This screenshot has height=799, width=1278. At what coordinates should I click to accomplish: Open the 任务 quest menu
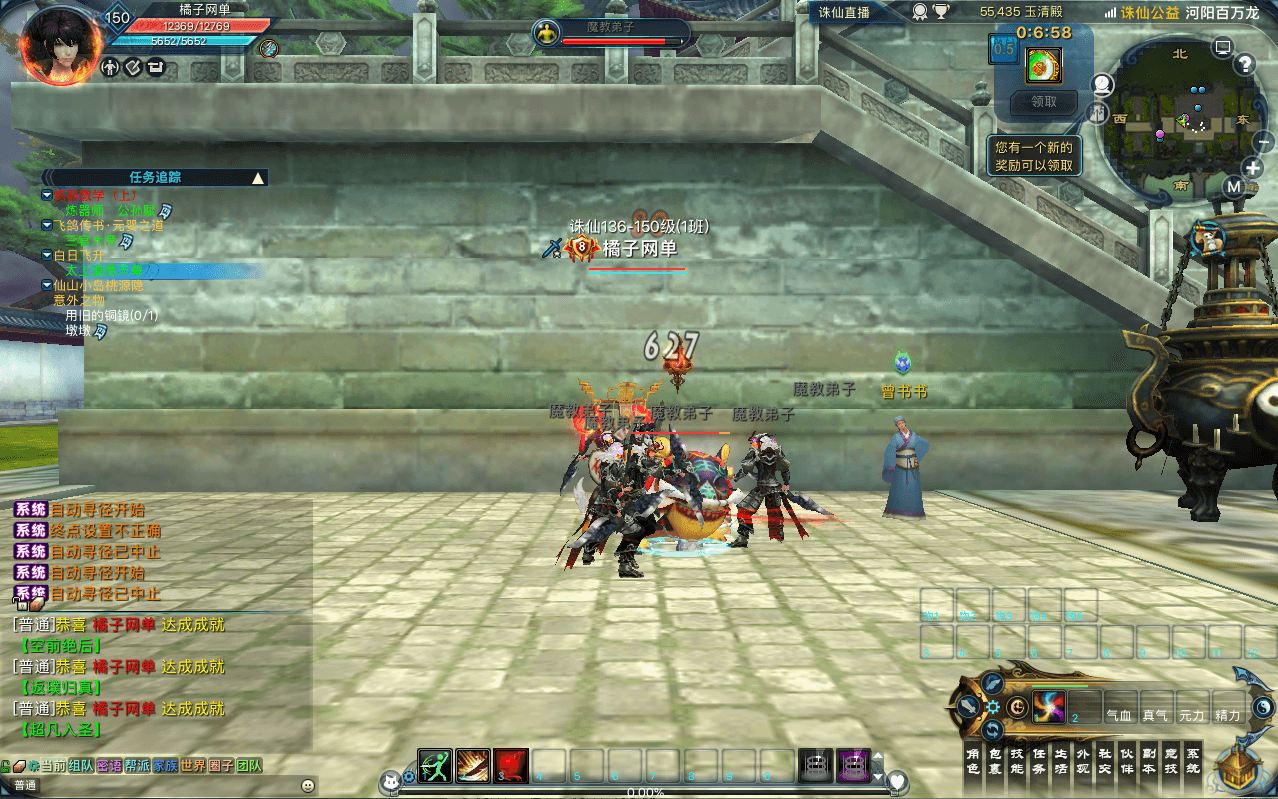coord(1039,761)
